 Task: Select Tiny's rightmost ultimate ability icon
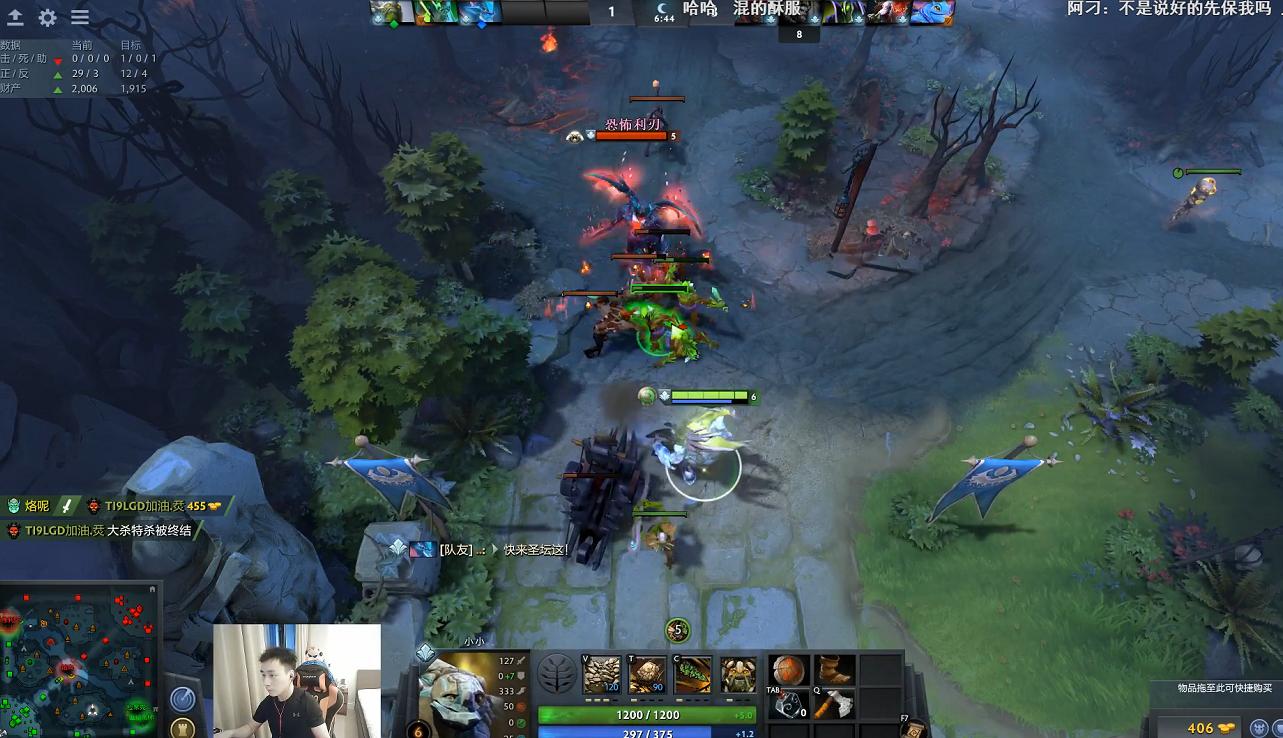(x=736, y=672)
